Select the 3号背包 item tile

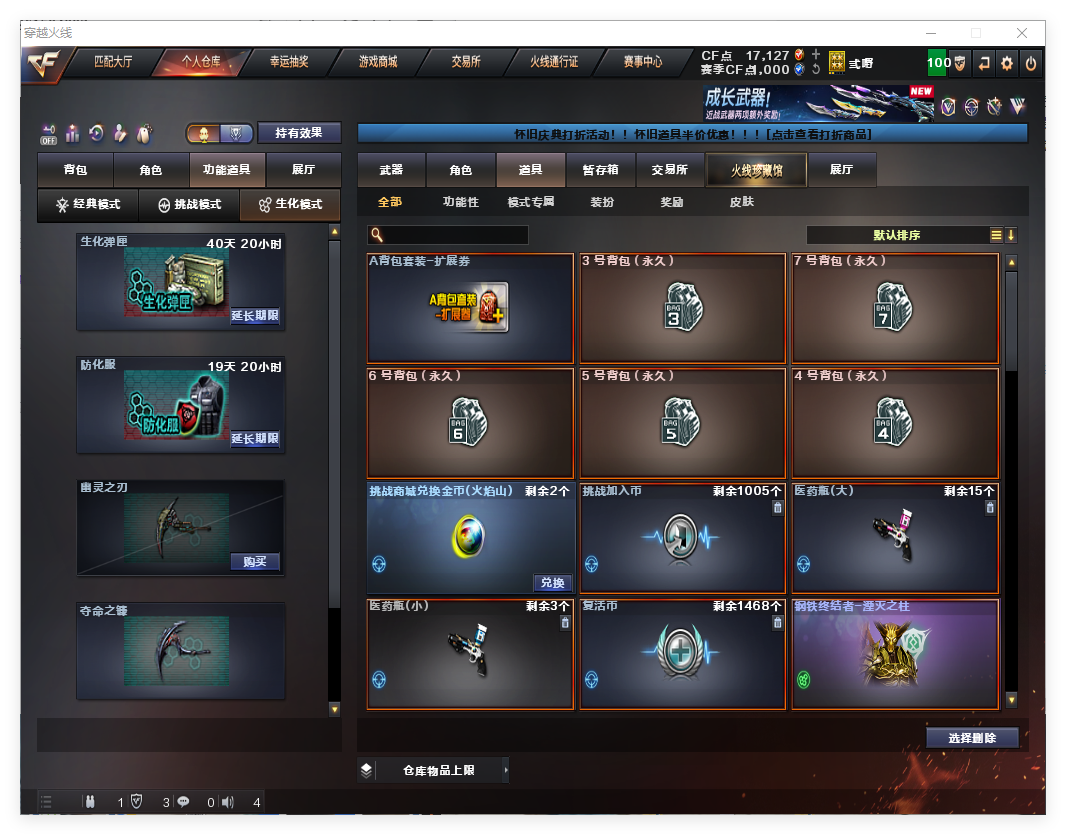[683, 308]
